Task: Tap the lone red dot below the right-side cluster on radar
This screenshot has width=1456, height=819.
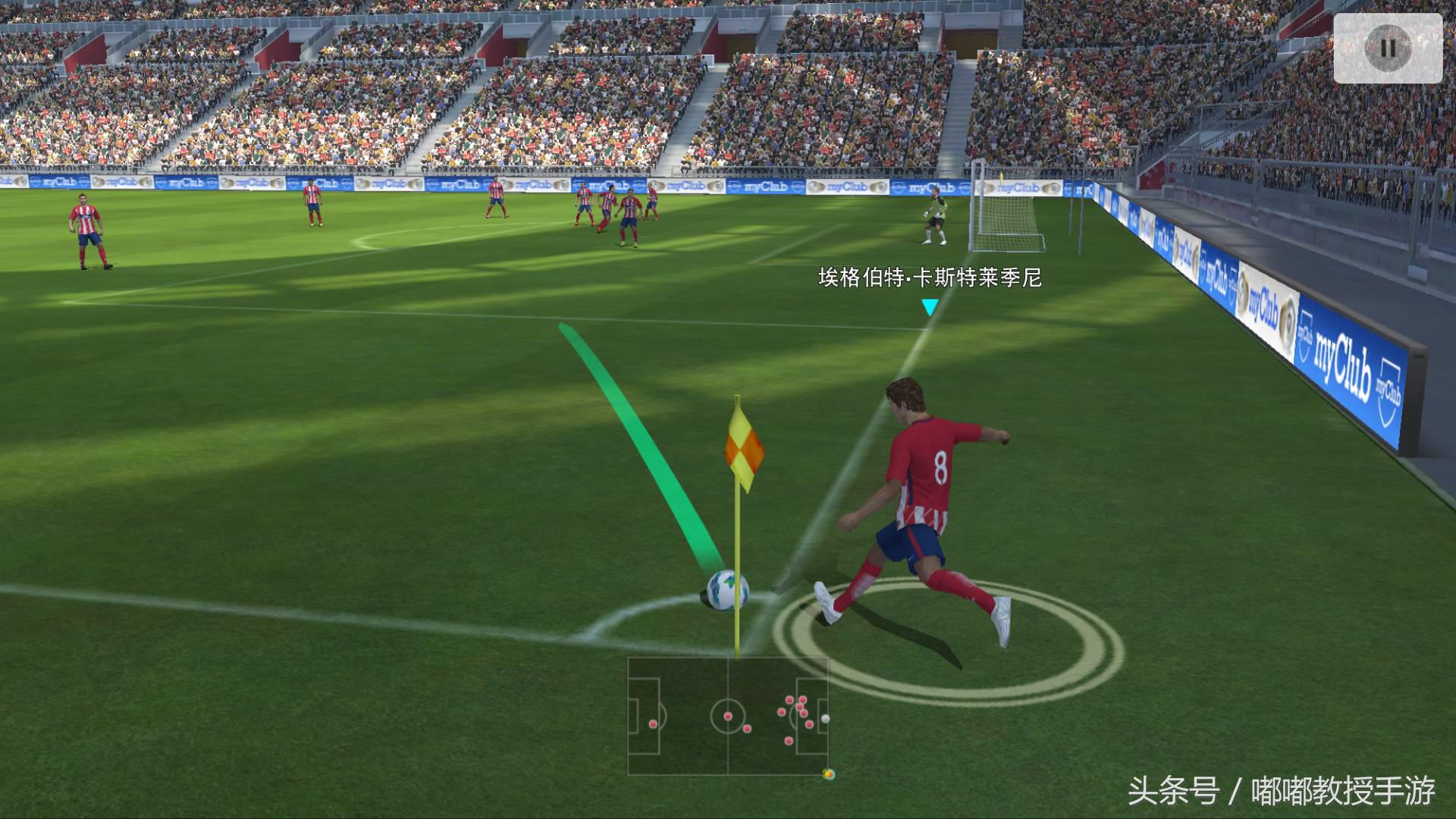Action: 789,740
